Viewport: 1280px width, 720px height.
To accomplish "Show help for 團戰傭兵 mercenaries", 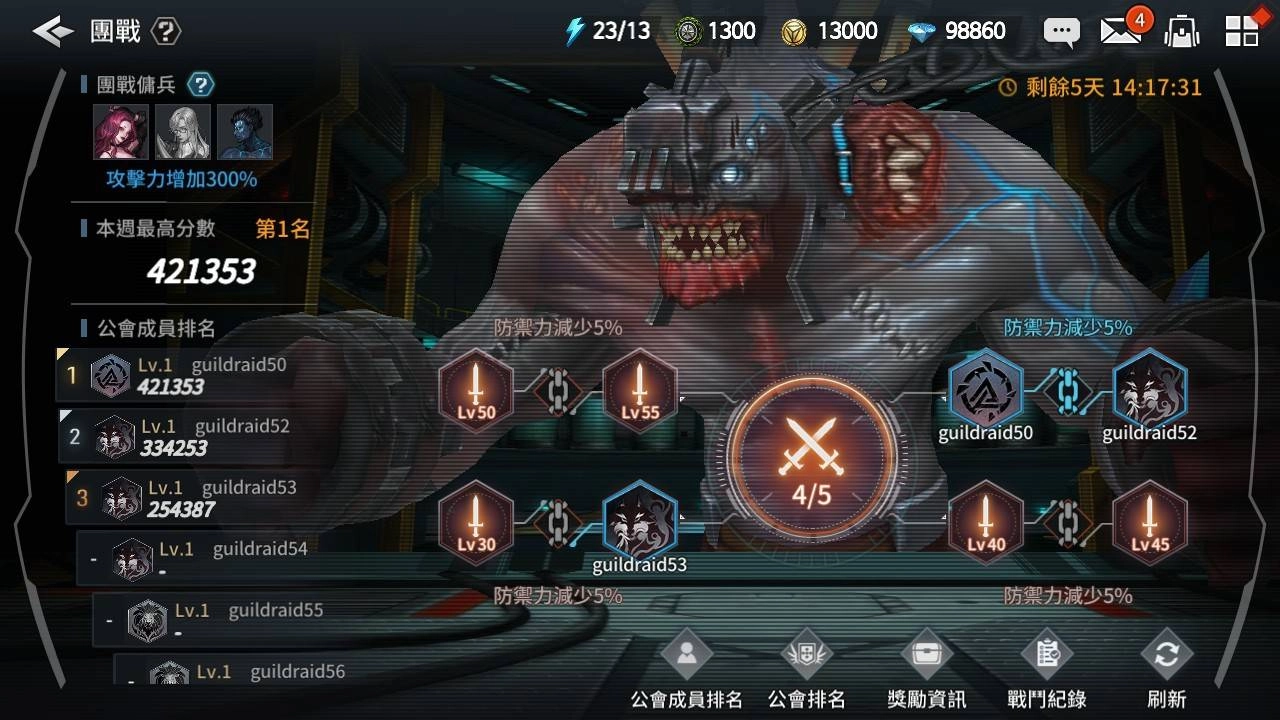I will pyautogui.click(x=202, y=85).
